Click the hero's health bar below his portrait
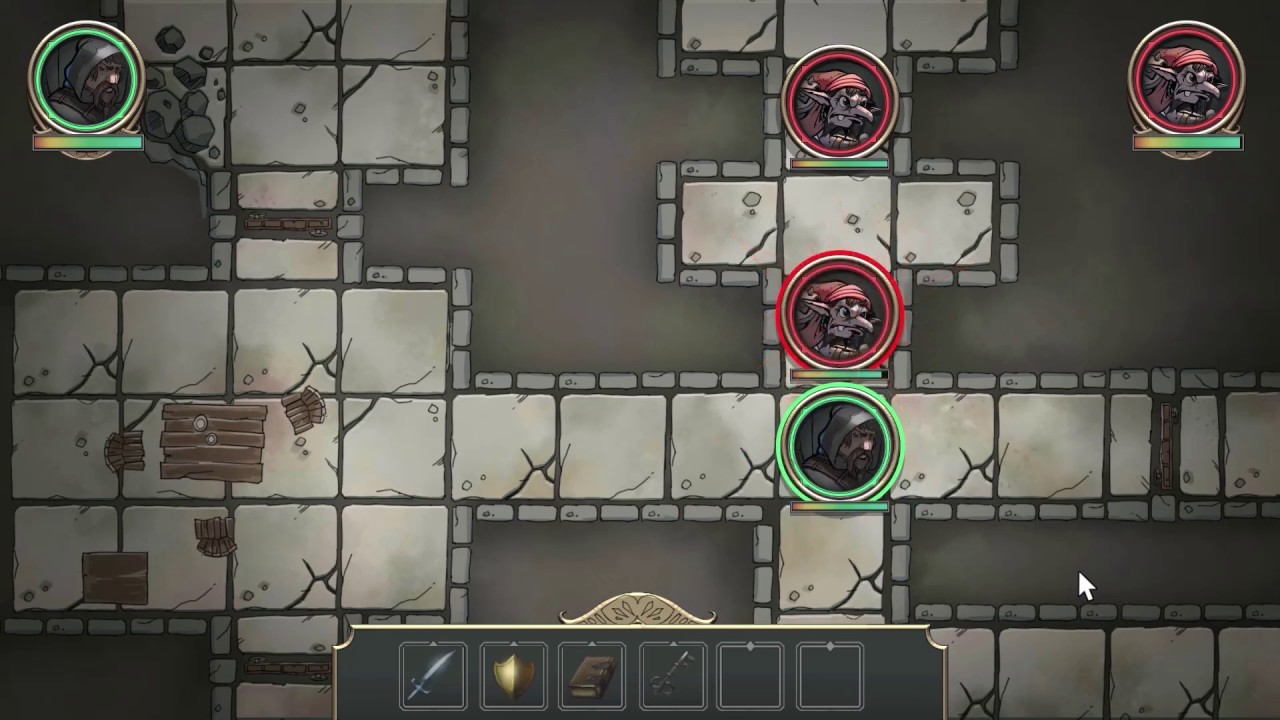Screen dimensions: 1280x720 point(87,143)
